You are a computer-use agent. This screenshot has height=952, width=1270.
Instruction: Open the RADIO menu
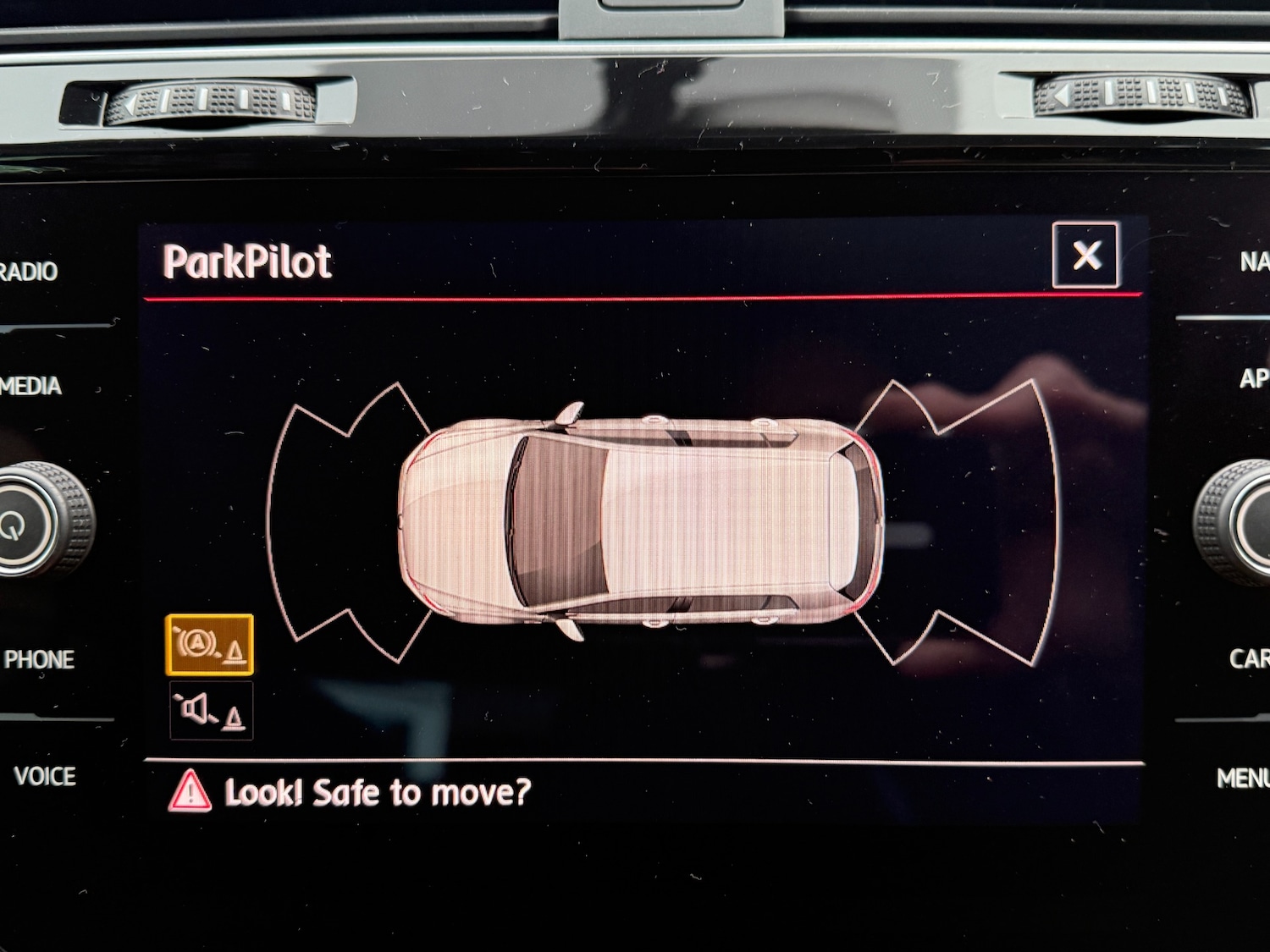(x=30, y=272)
